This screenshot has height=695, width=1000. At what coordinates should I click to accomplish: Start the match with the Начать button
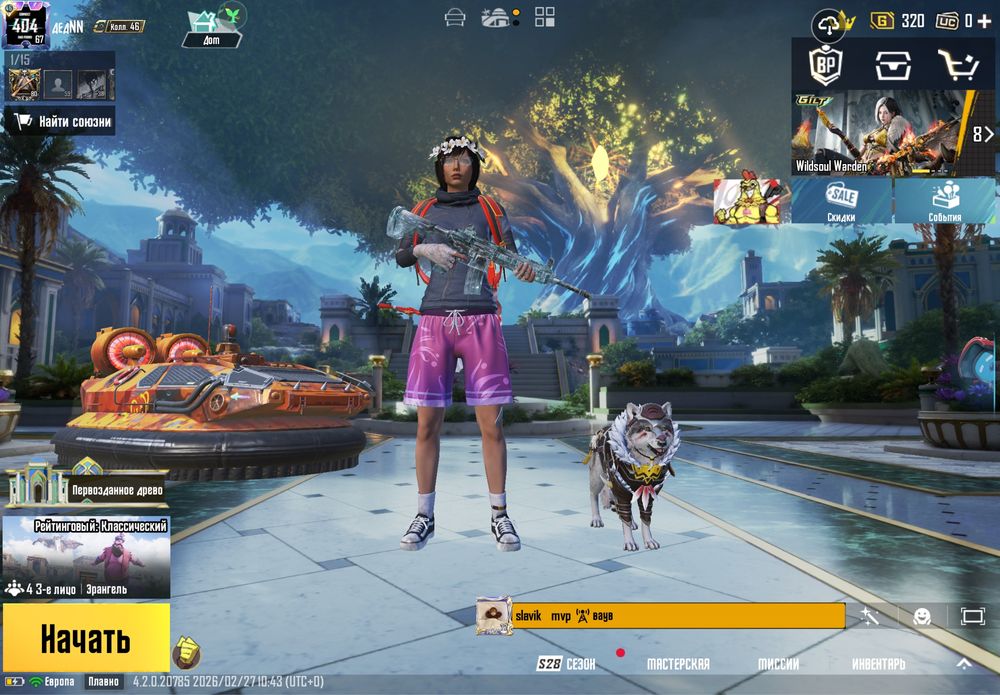click(x=85, y=637)
